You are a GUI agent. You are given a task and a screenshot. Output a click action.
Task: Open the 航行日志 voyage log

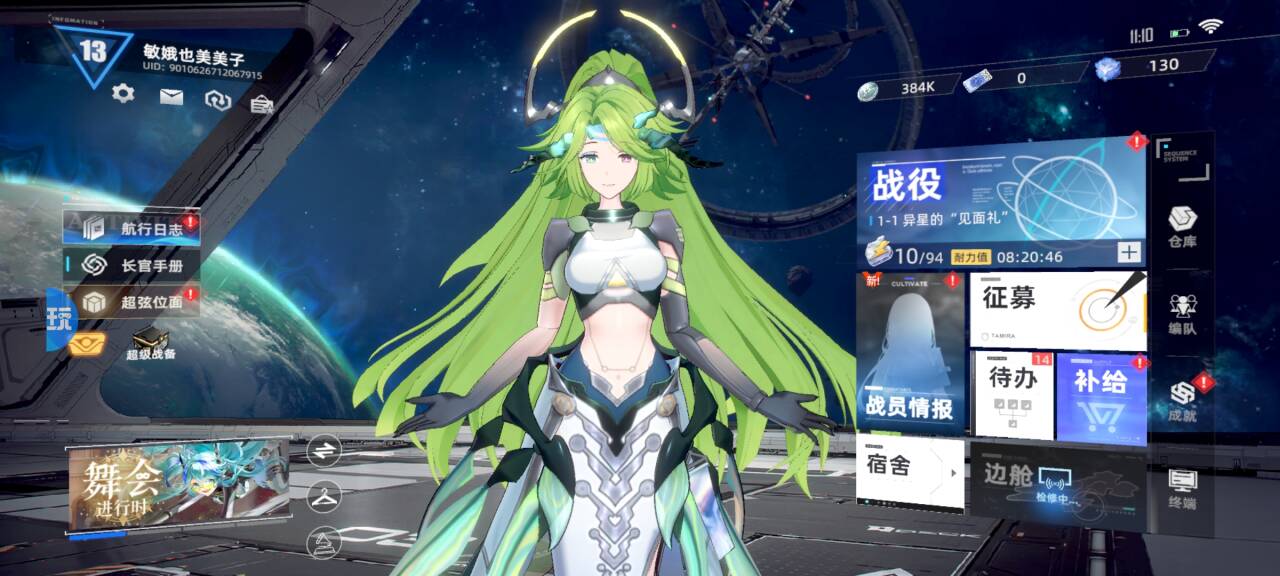coord(132,227)
